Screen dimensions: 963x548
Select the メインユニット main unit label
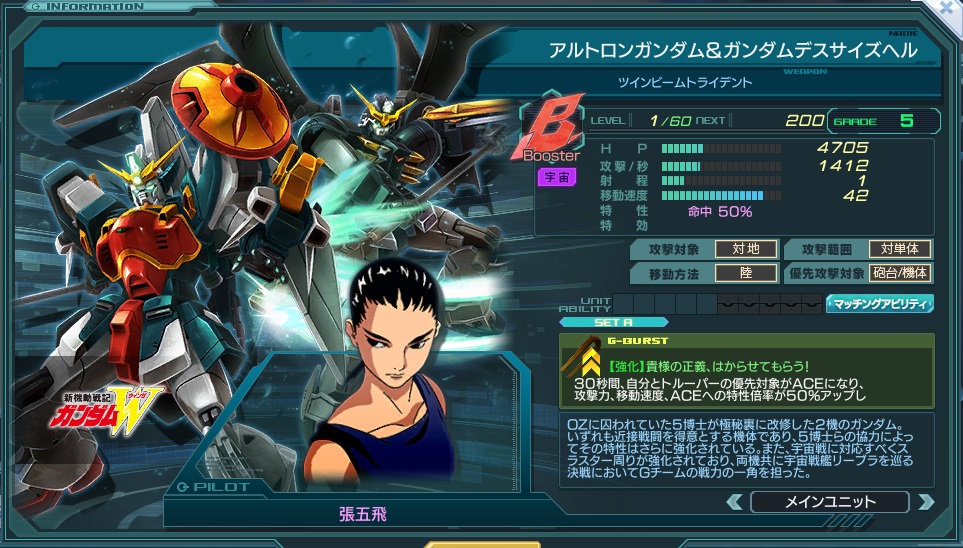829,502
